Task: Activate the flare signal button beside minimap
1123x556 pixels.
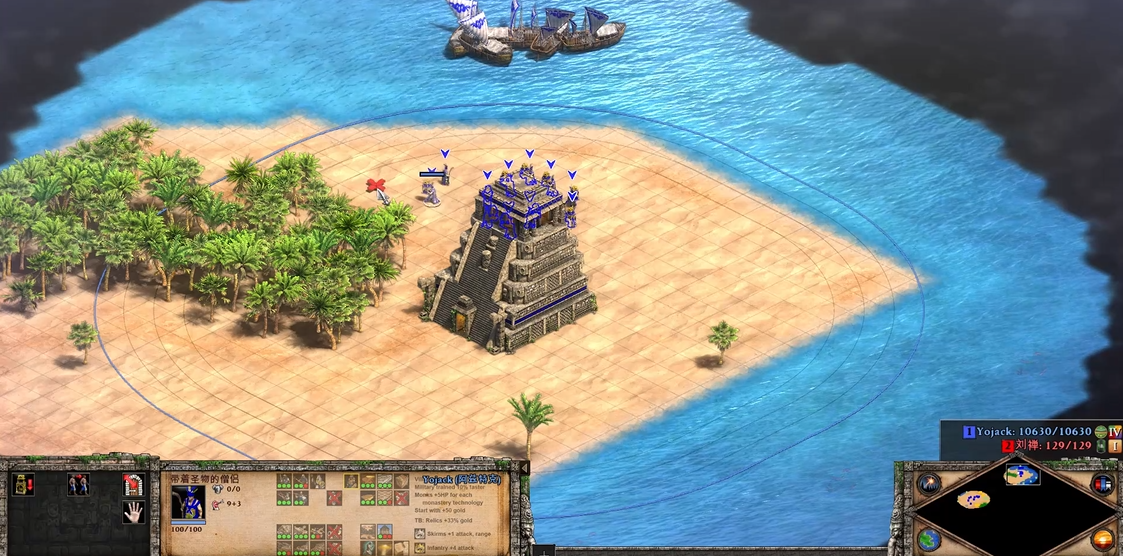Action: tap(928, 484)
